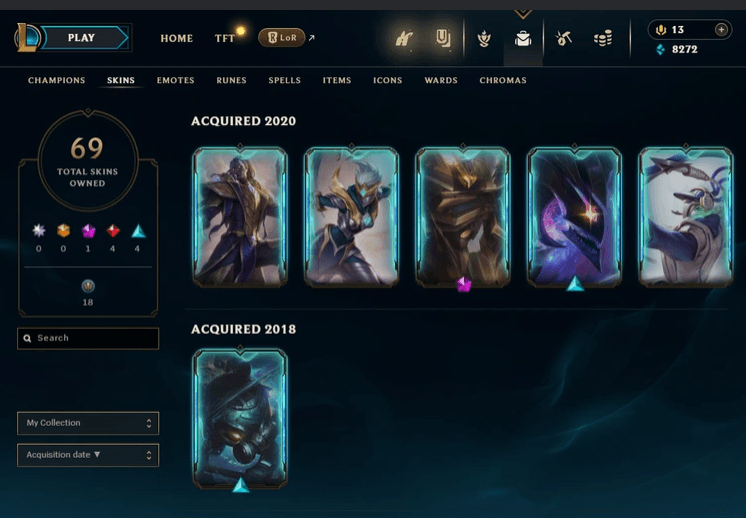This screenshot has width=746, height=518.
Task: Select the CHROMAS tab
Action: tap(503, 80)
